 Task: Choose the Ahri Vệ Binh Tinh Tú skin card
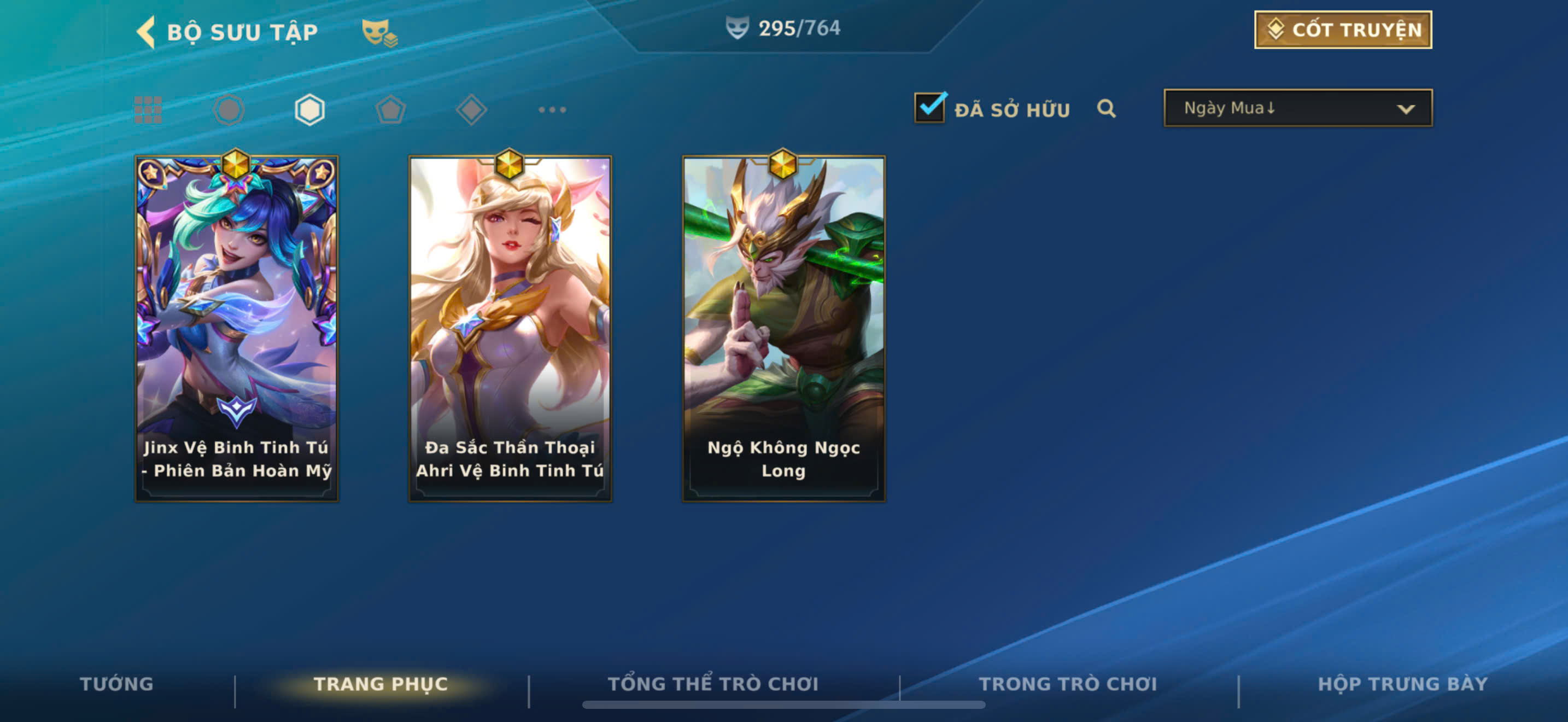510,329
